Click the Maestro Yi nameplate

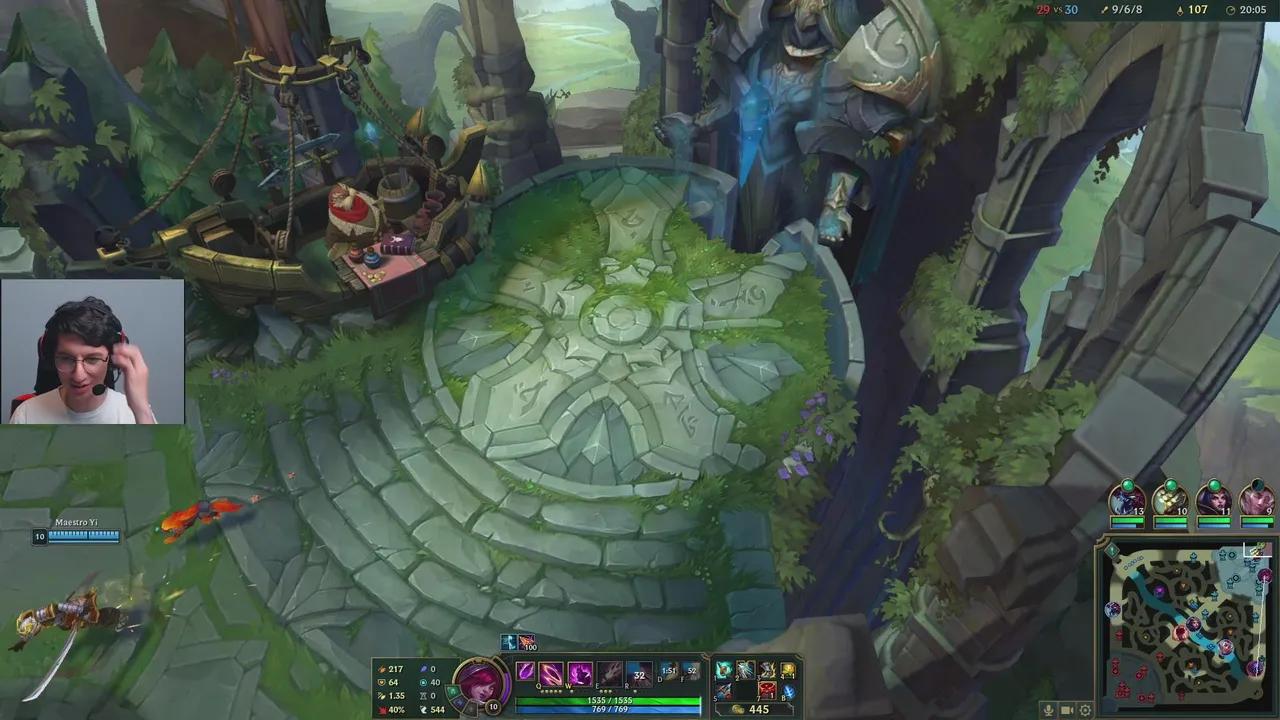point(76,521)
